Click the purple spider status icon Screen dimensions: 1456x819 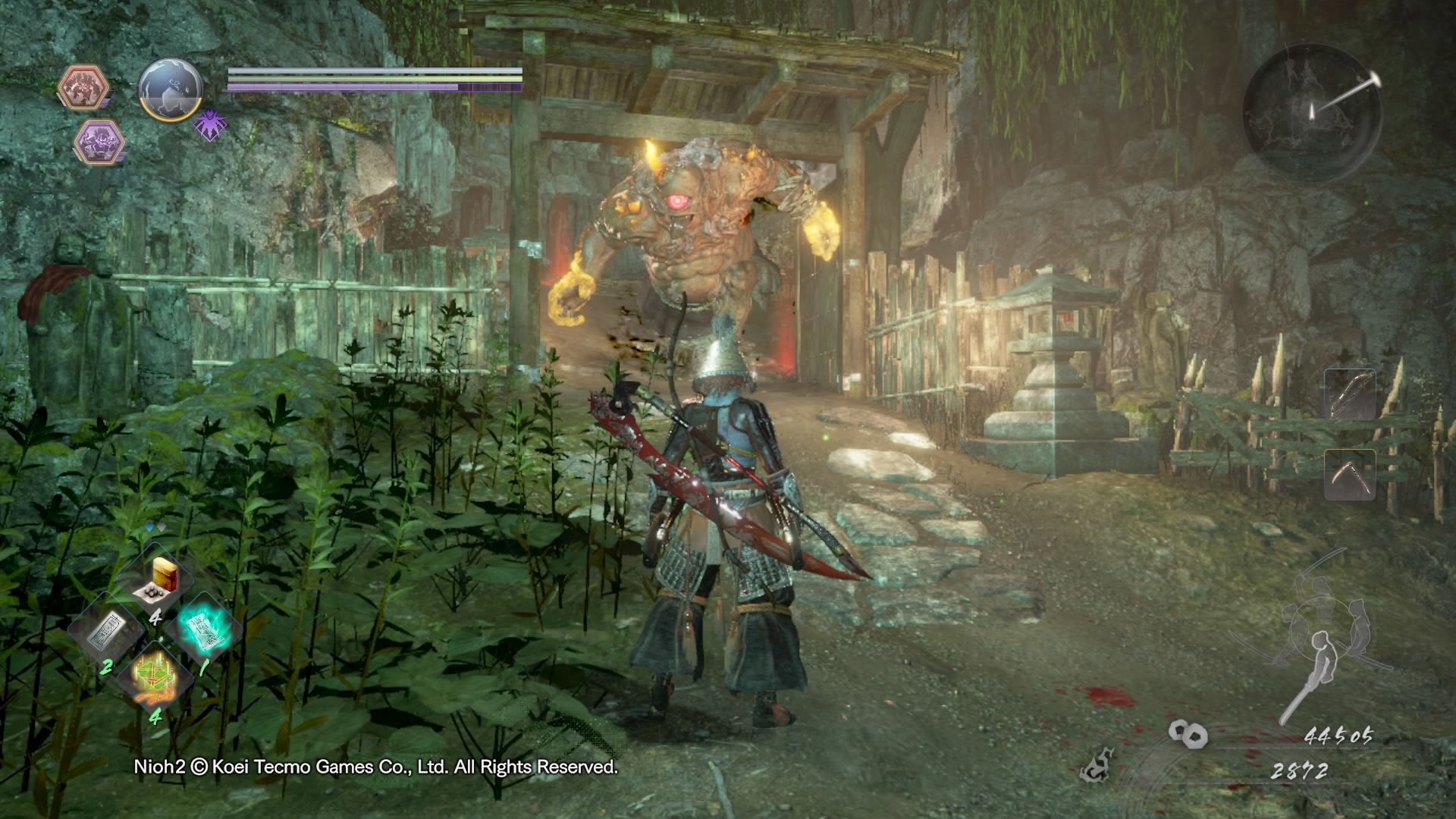click(x=210, y=124)
